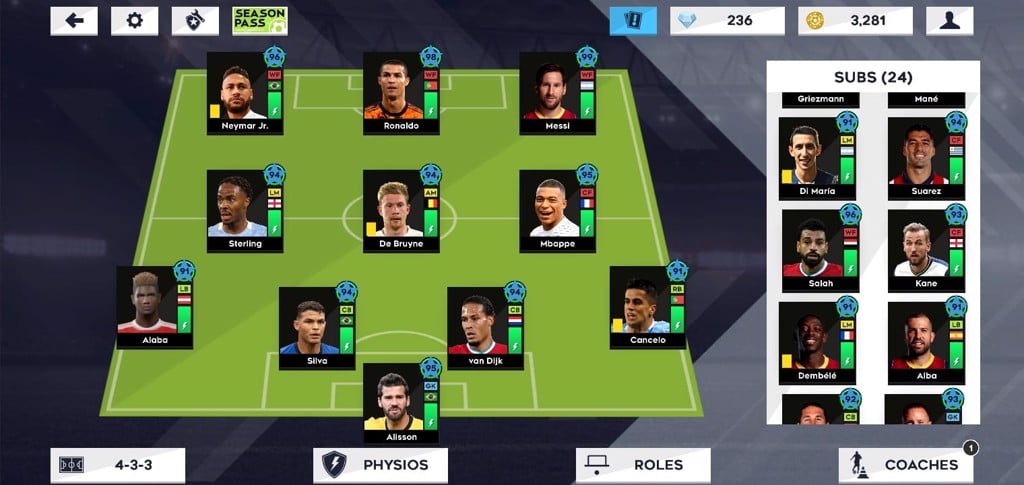The image size is (1024, 485).
Task: Open the player profile button
Action: point(949,21)
